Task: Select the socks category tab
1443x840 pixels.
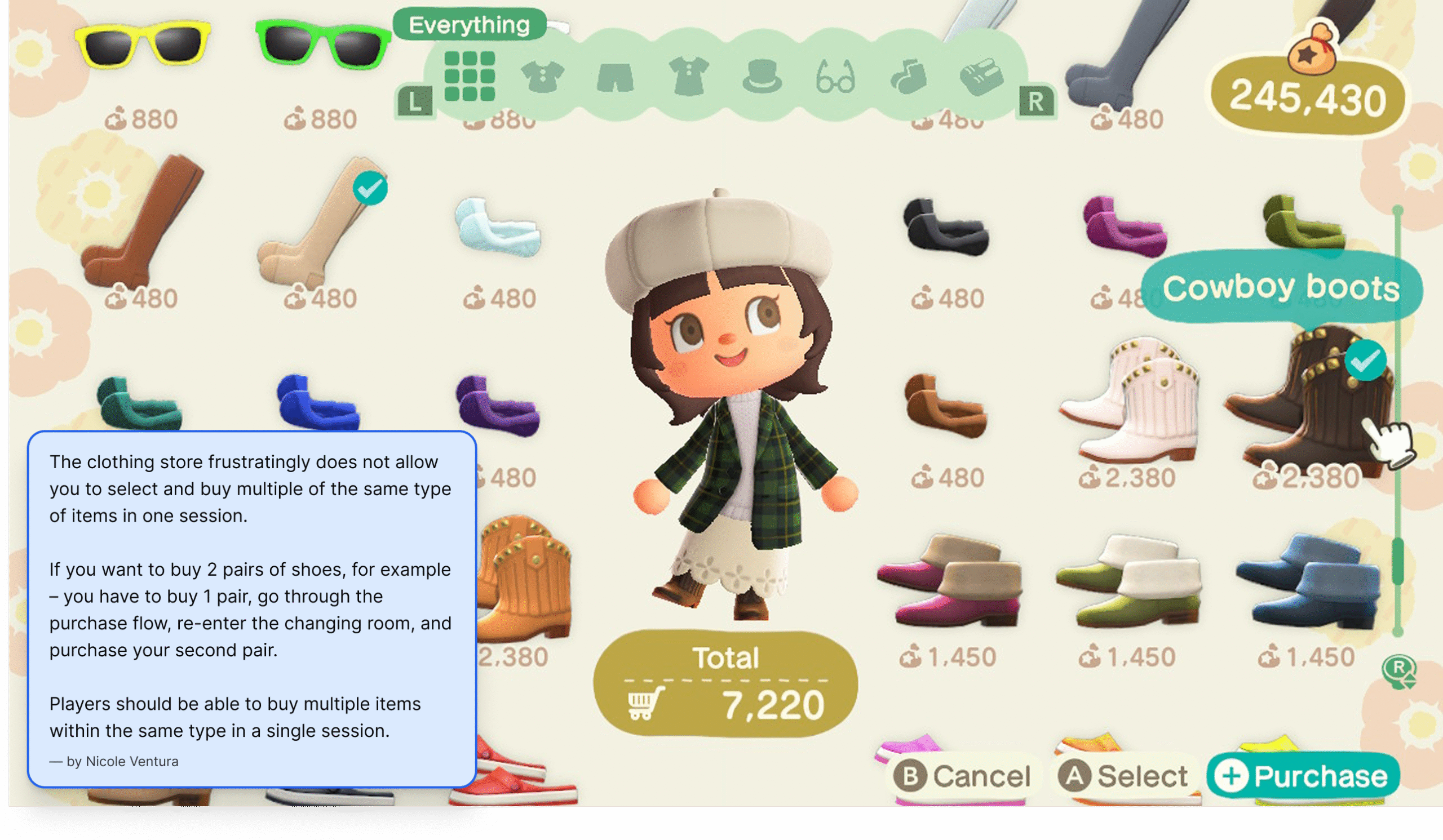Action: tap(908, 77)
